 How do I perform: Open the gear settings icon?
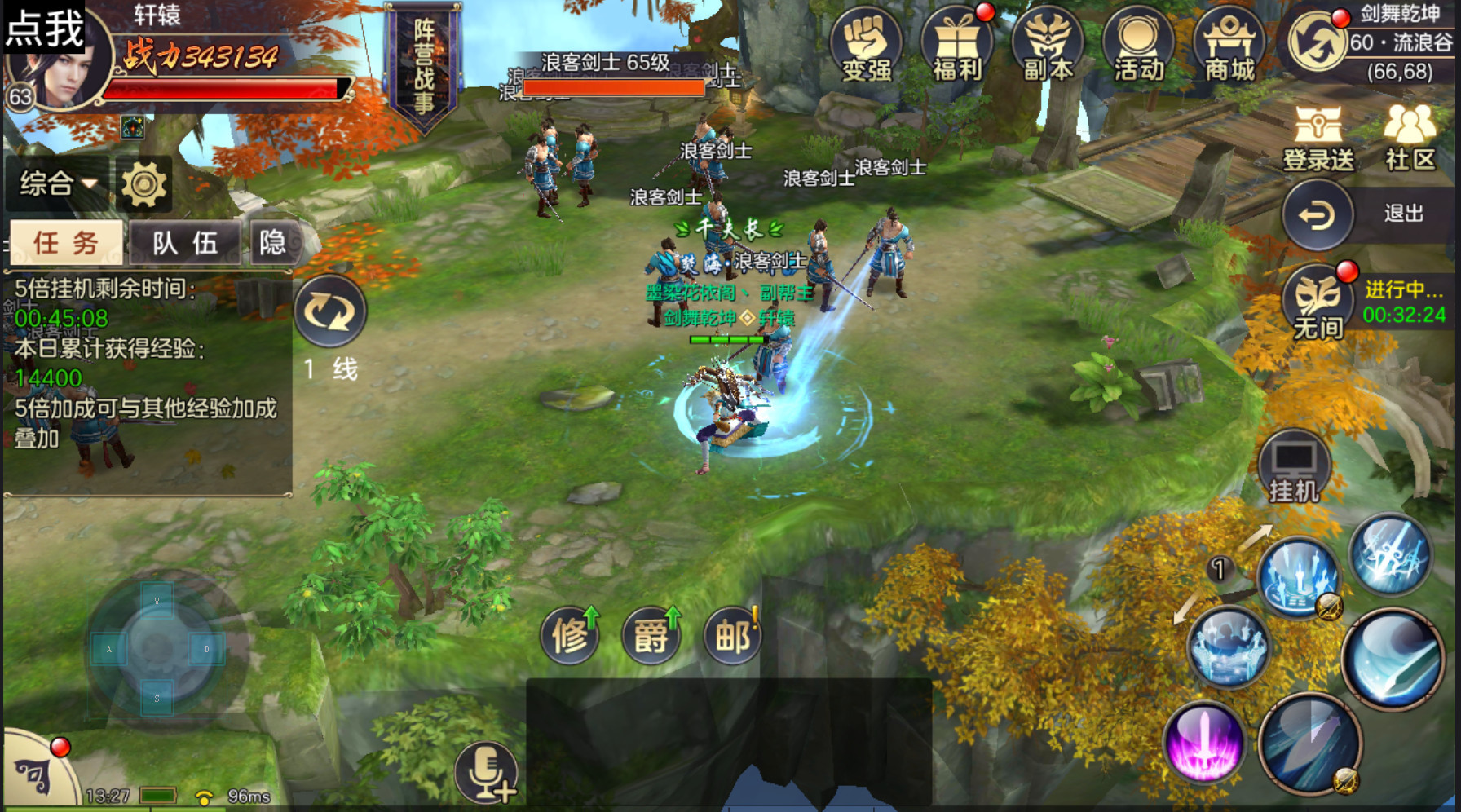(143, 184)
